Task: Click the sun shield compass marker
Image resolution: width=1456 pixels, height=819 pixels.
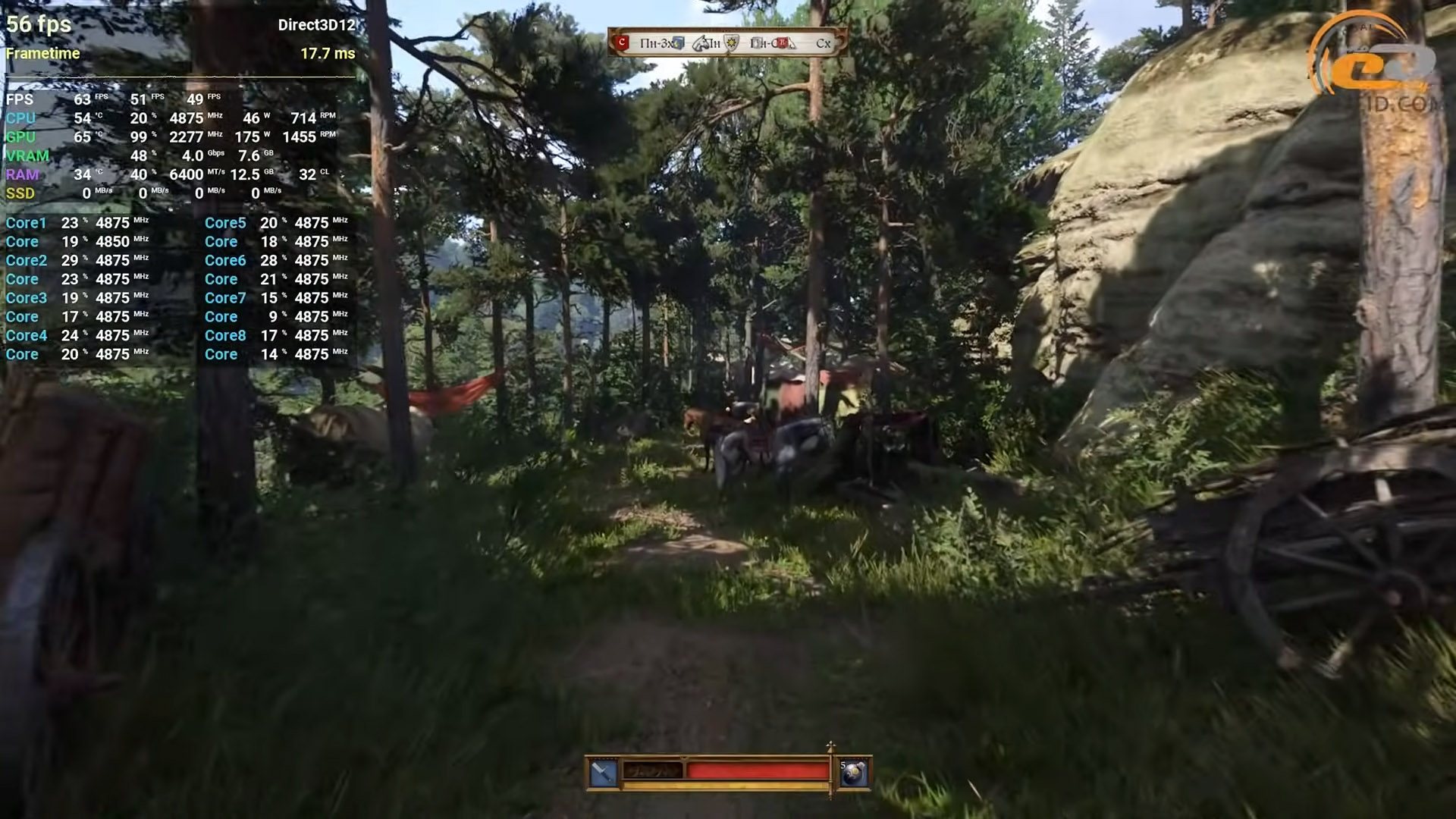Action: coord(732,43)
